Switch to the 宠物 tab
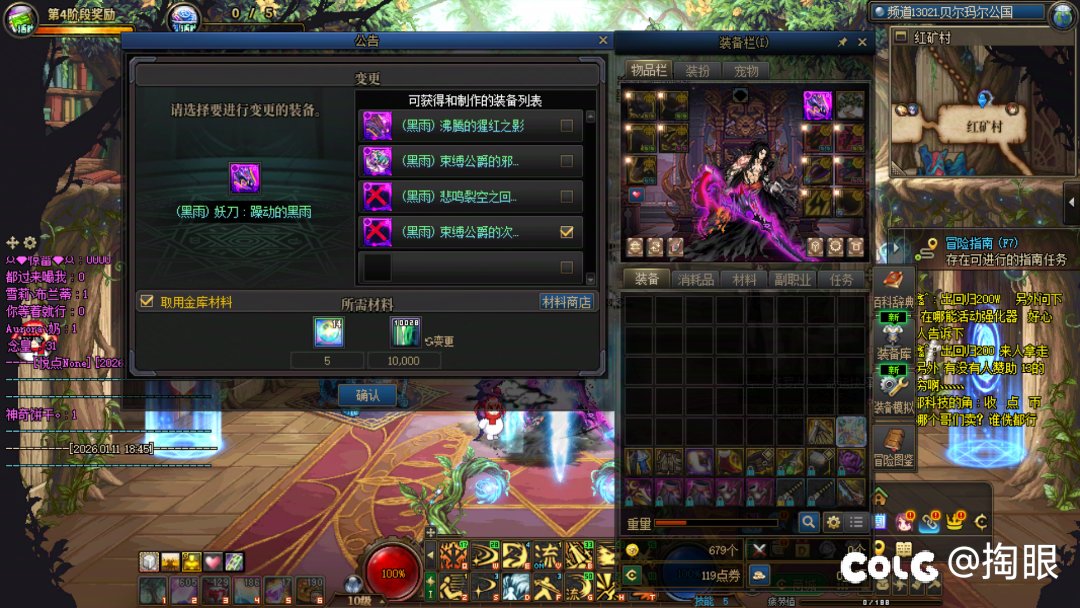1080x608 pixels. [746, 71]
